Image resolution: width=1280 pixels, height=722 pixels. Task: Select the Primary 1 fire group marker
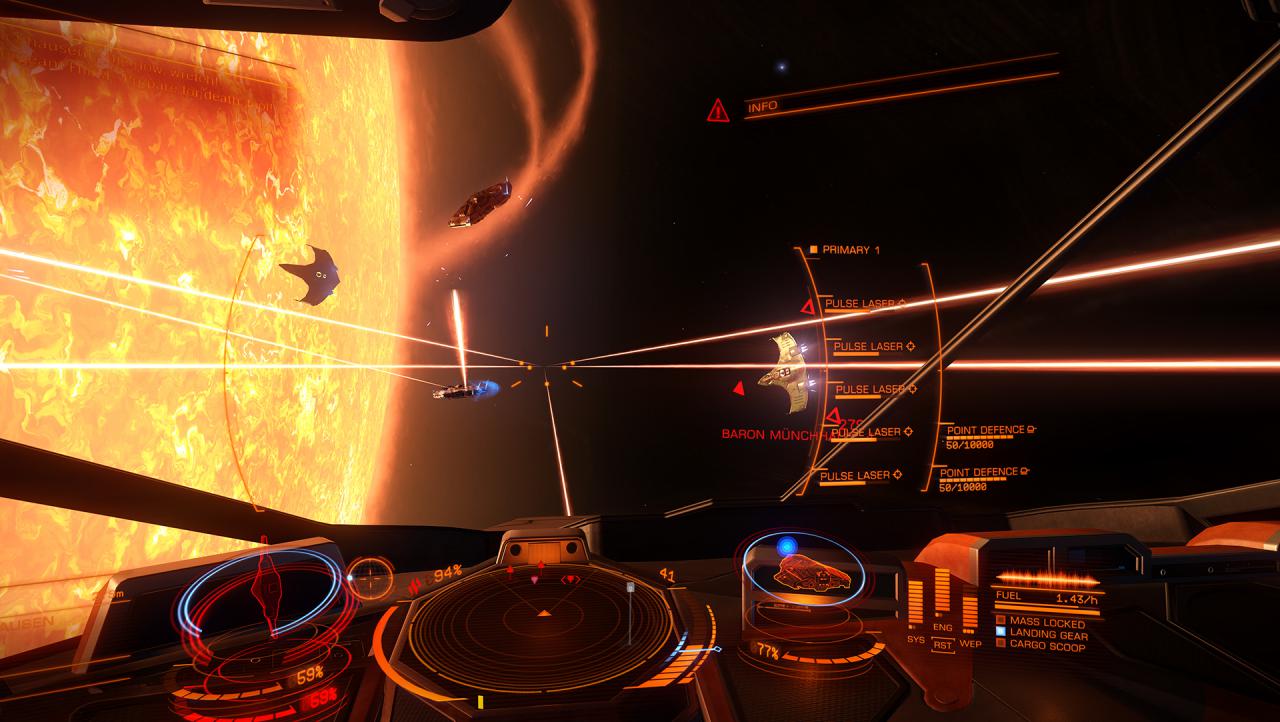point(812,249)
